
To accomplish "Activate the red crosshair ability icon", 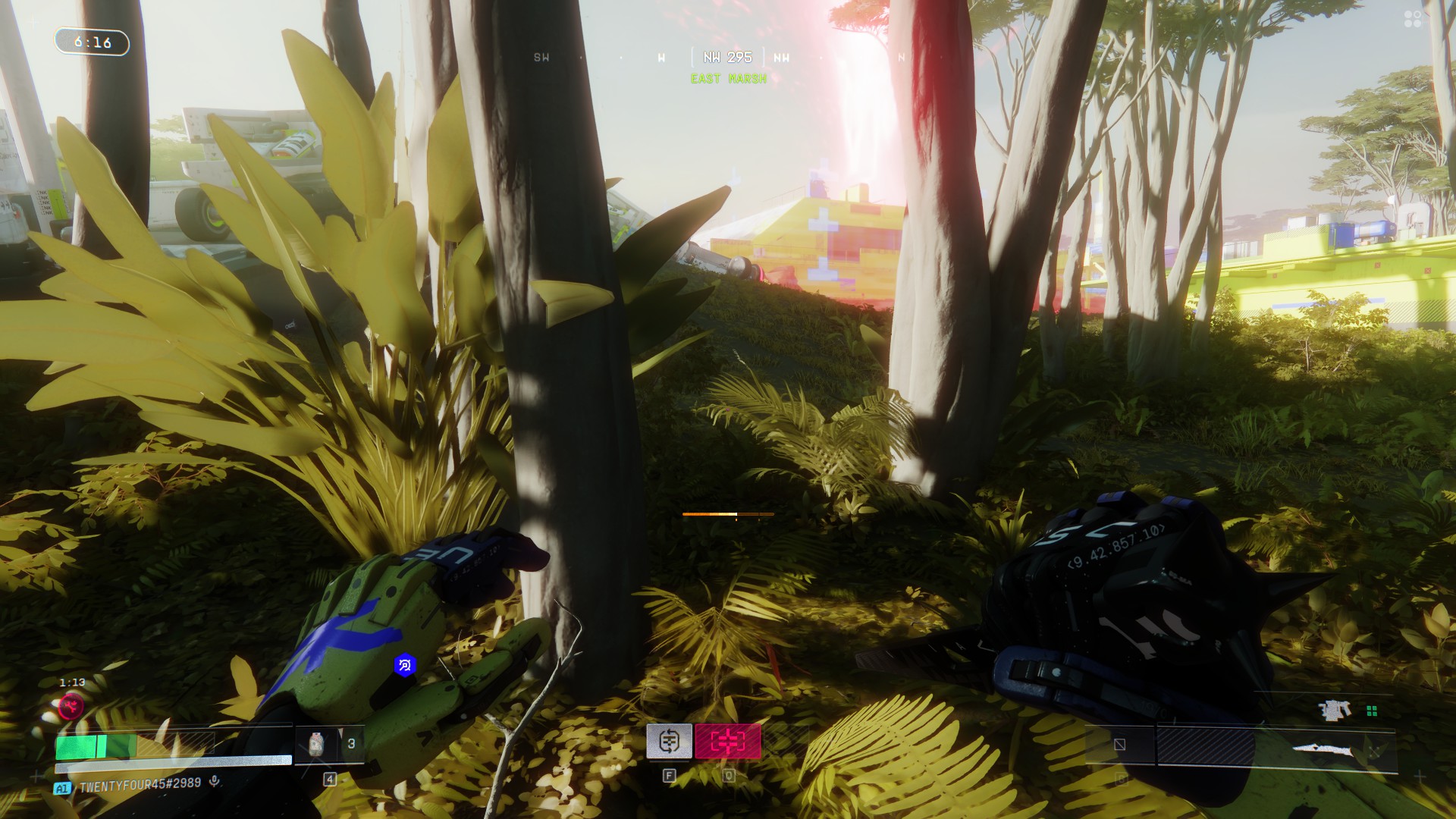I will pos(727,741).
